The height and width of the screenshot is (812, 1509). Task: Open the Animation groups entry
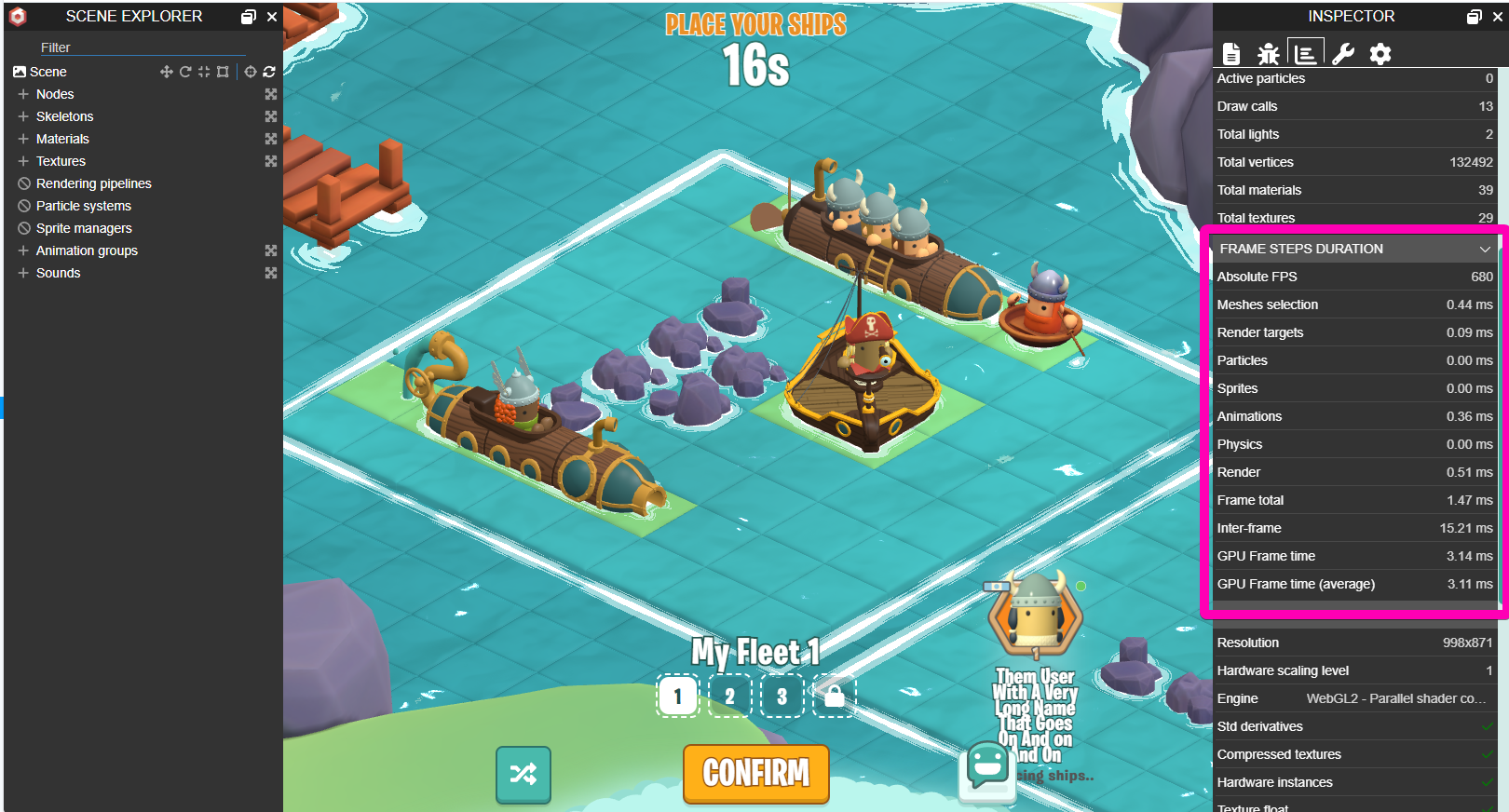click(87, 250)
